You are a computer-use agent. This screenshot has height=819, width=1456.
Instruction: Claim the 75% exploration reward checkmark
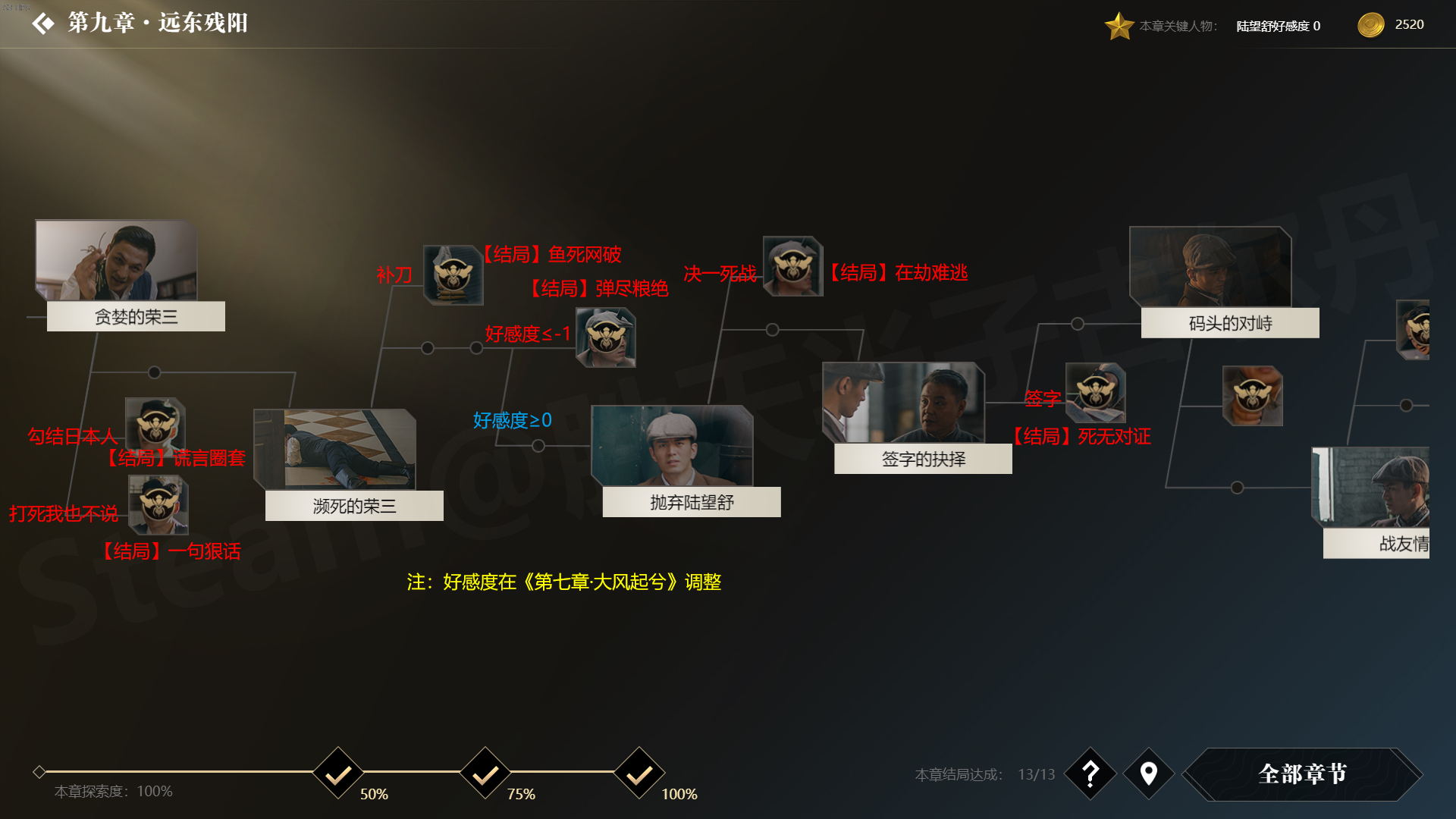pyautogui.click(x=485, y=773)
